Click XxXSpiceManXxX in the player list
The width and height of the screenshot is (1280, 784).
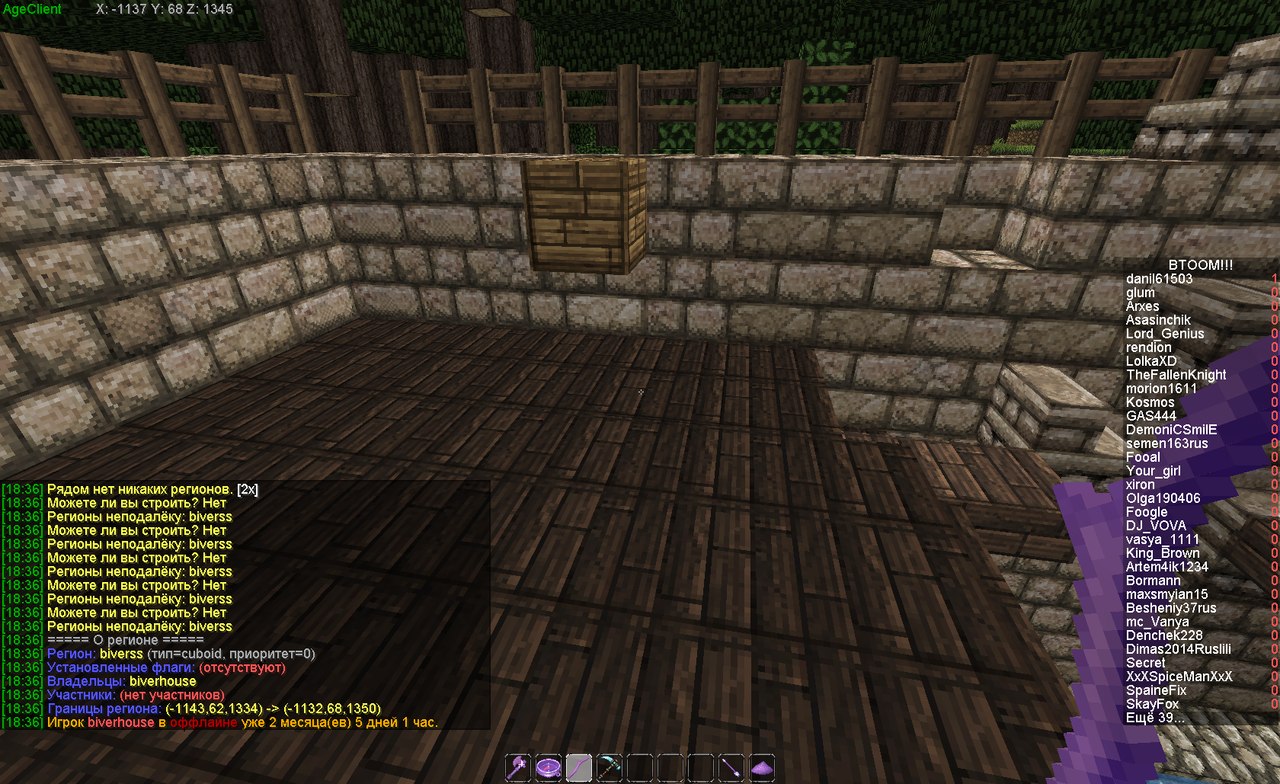coord(1179,677)
